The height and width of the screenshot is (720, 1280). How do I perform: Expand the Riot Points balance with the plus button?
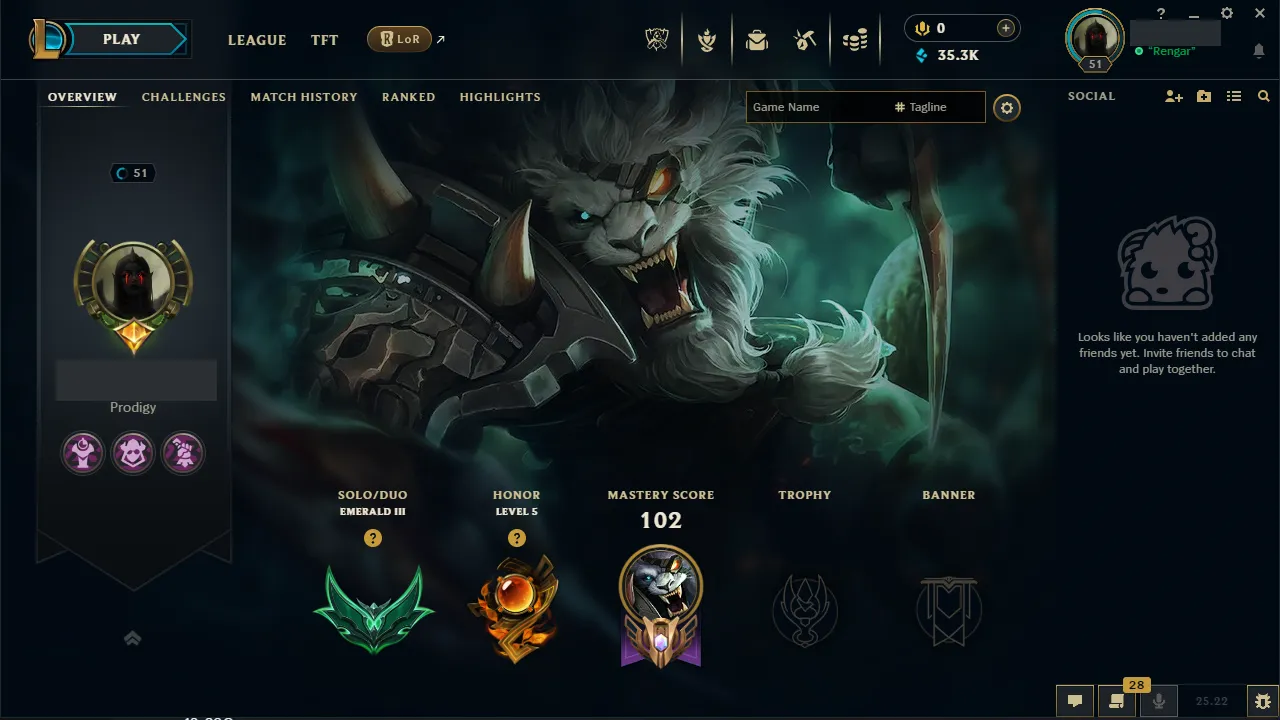pyautogui.click(x=1005, y=28)
